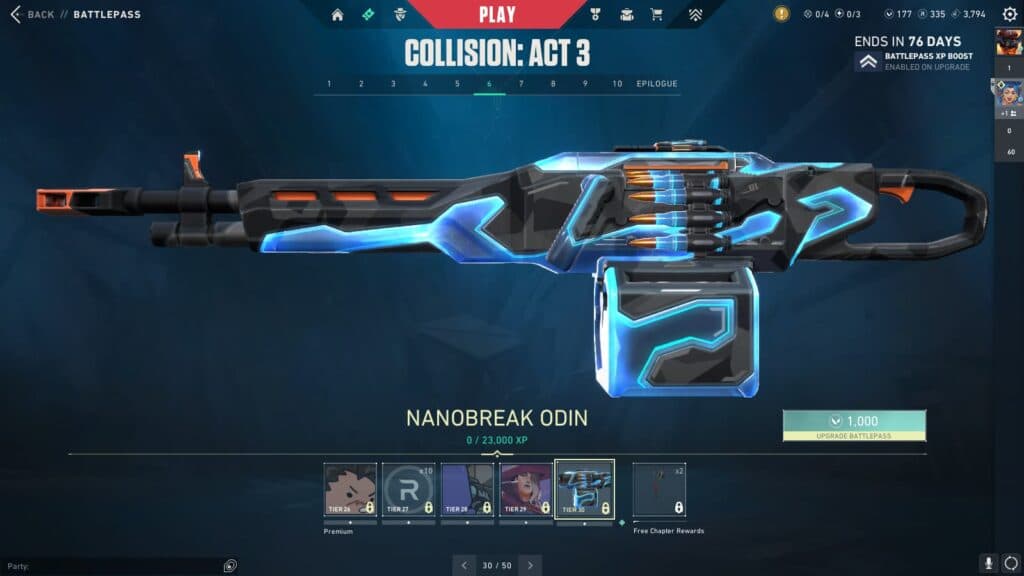This screenshot has height=576, width=1024.
Task: Select the Tier 28 reward thumbnail
Action: click(467, 489)
